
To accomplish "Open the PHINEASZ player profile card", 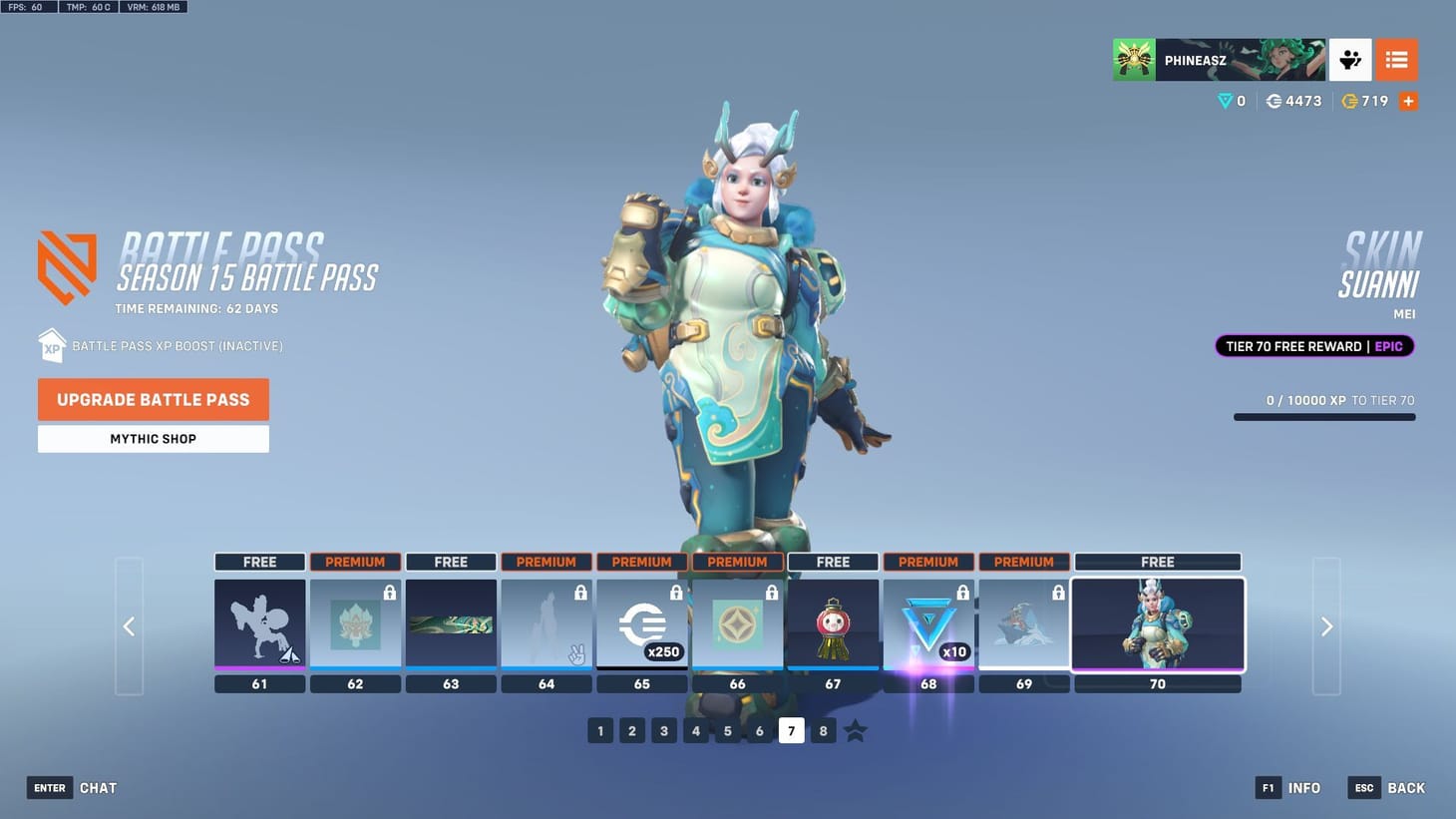I will pos(1219,59).
